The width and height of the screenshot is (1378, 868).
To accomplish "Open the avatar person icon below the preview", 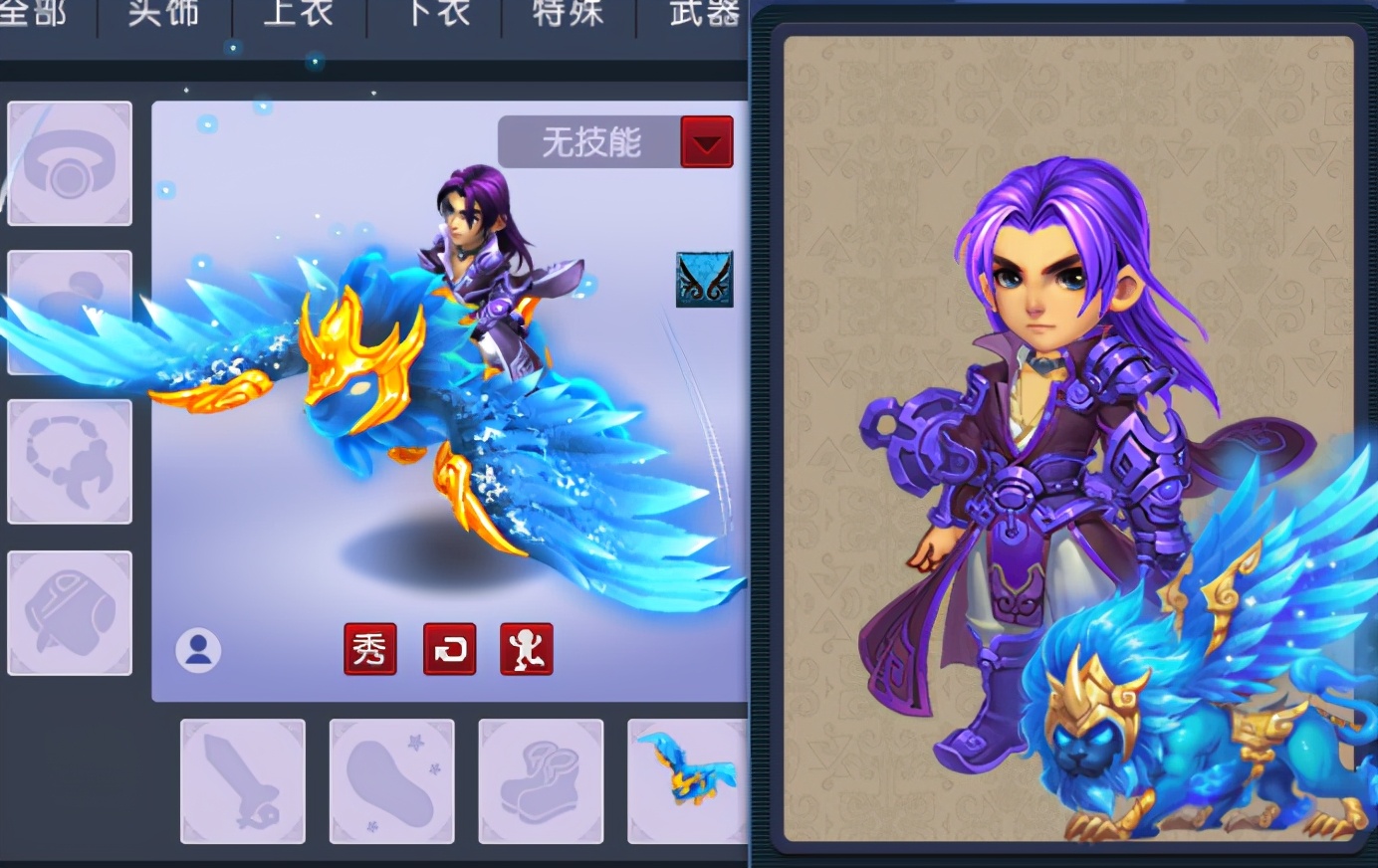I will (198, 649).
